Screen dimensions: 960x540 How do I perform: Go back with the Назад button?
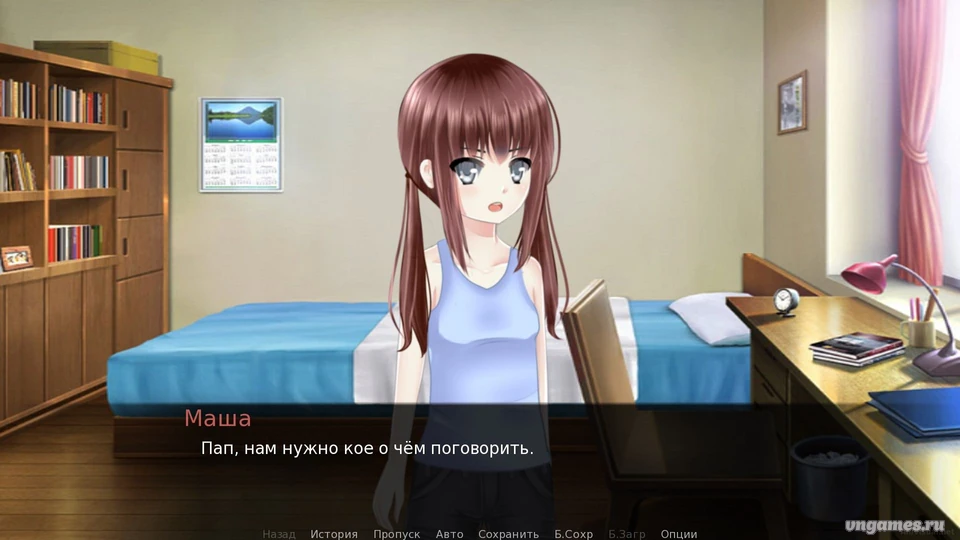click(279, 534)
